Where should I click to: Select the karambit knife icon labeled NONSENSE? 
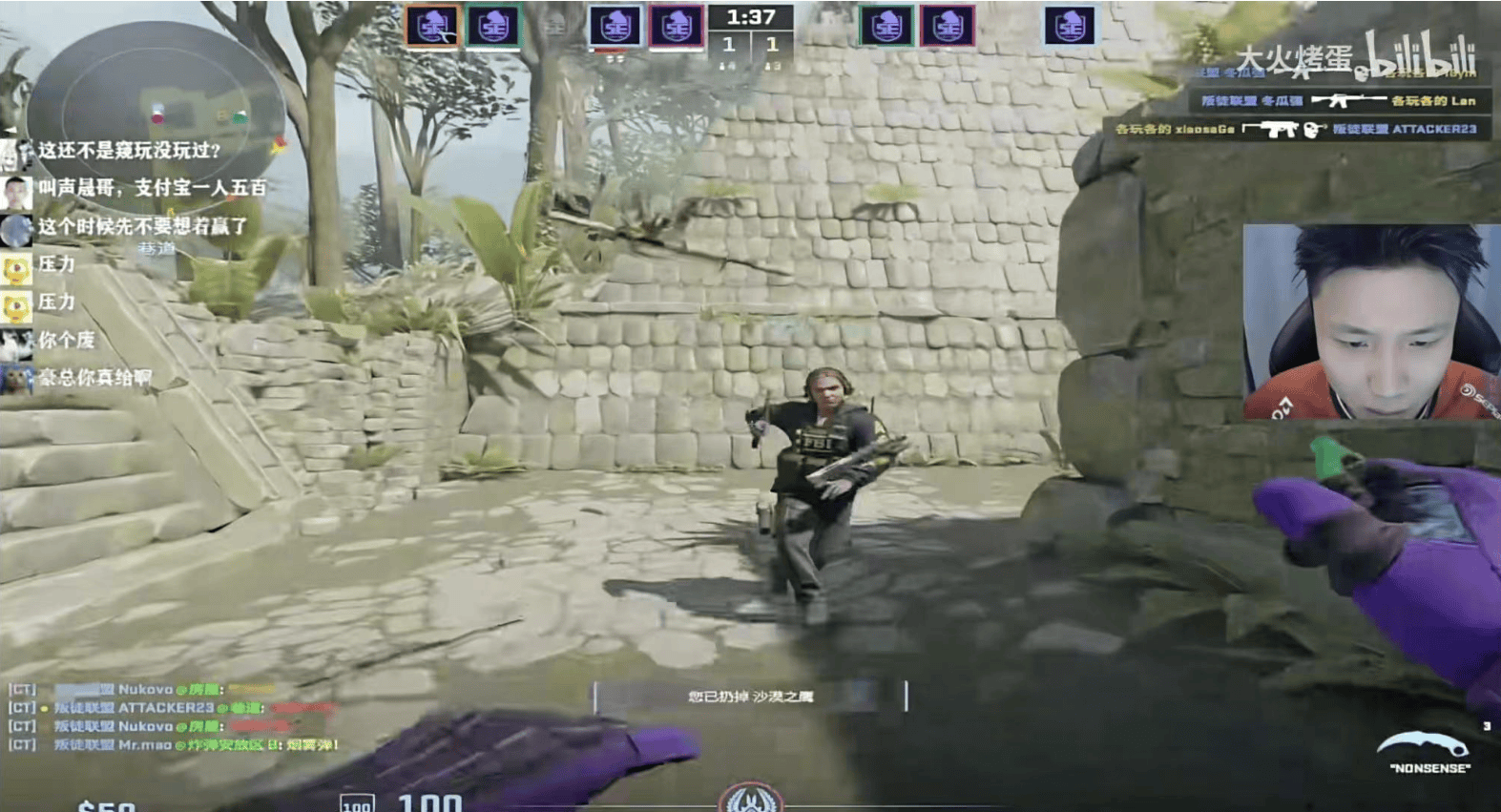[1428, 749]
